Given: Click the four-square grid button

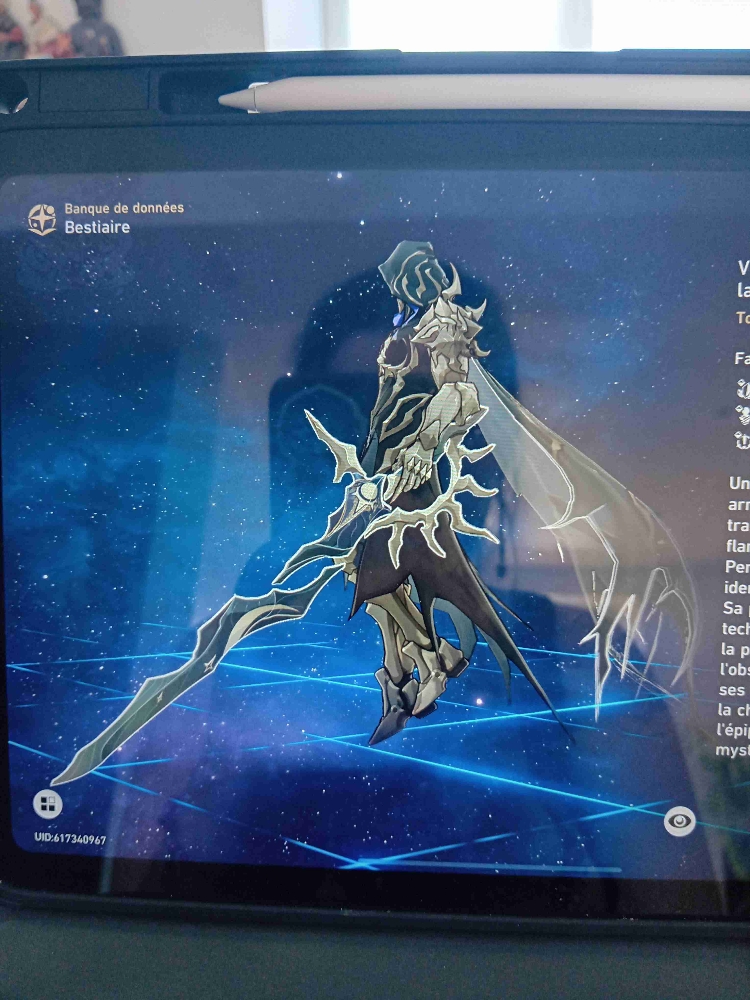Looking at the screenshot, I should 47,803.
